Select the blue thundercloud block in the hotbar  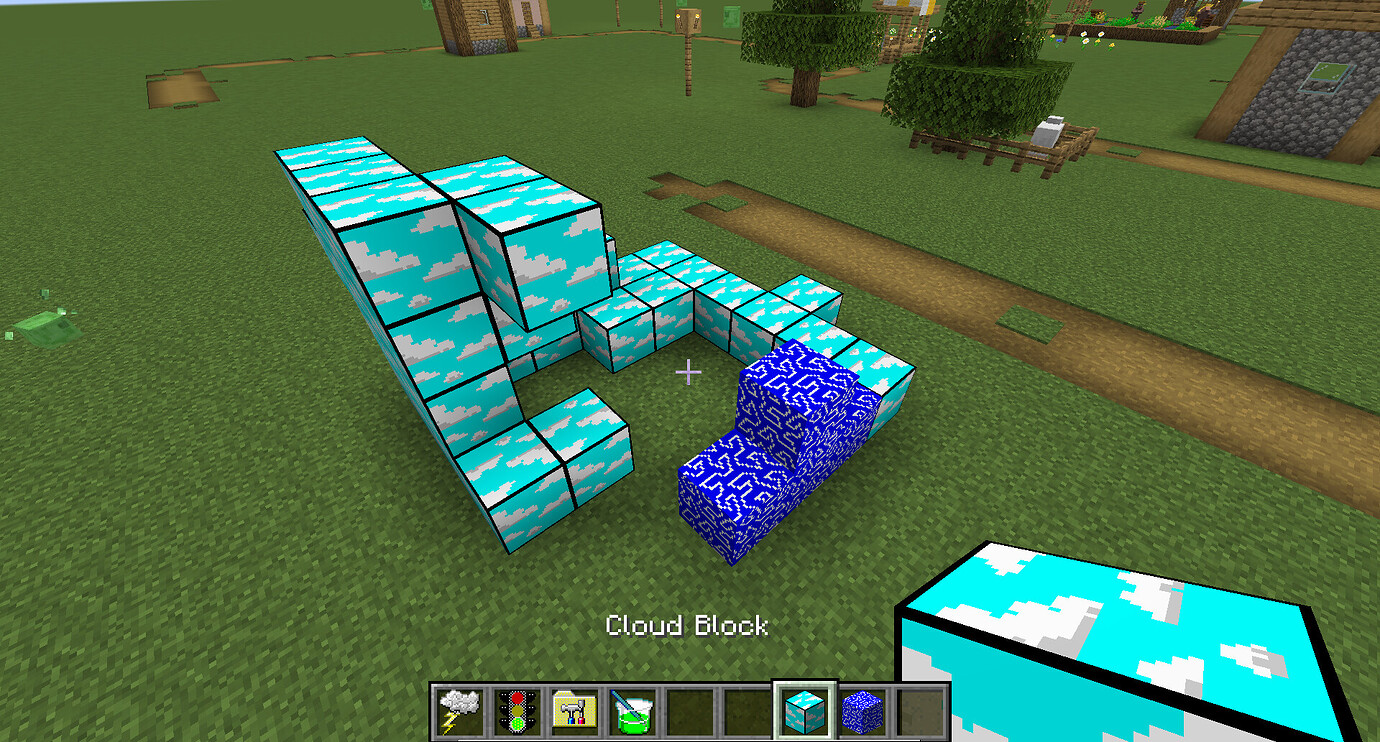[860, 710]
